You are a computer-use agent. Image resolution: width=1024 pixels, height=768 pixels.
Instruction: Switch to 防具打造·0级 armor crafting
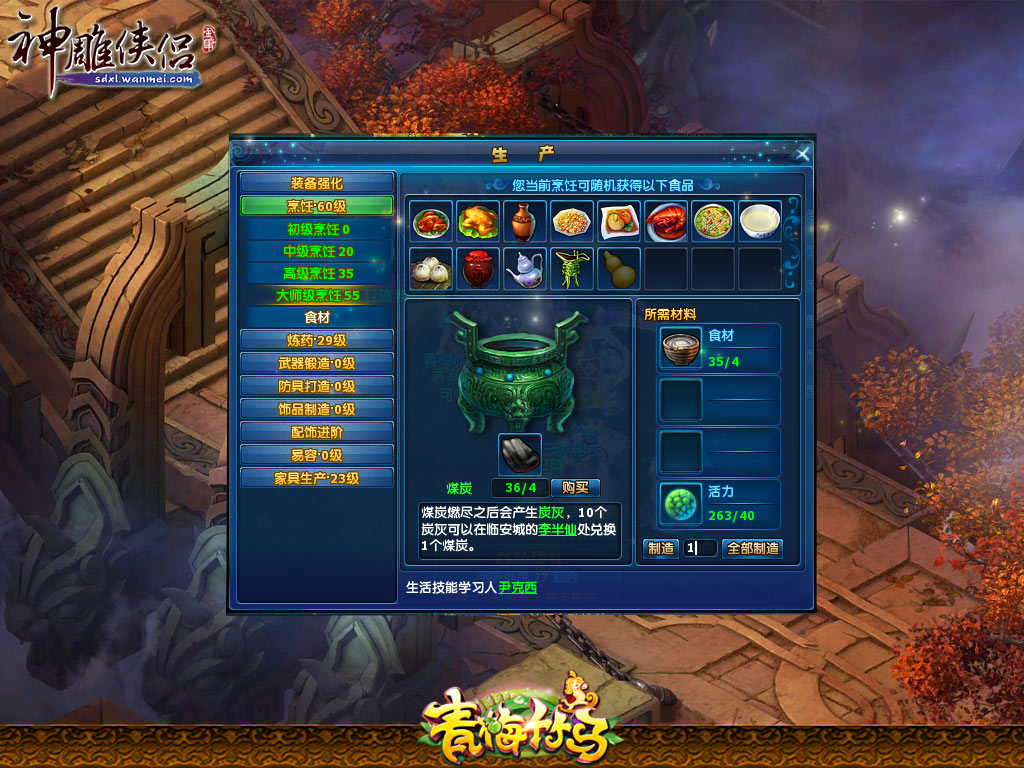[x=316, y=386]
